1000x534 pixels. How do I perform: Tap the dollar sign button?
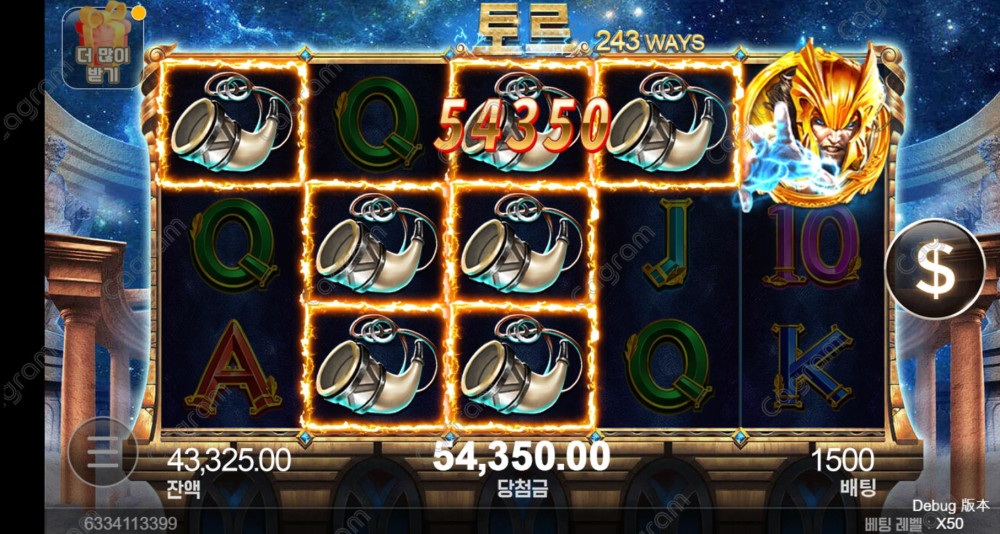tap(934, 269)
